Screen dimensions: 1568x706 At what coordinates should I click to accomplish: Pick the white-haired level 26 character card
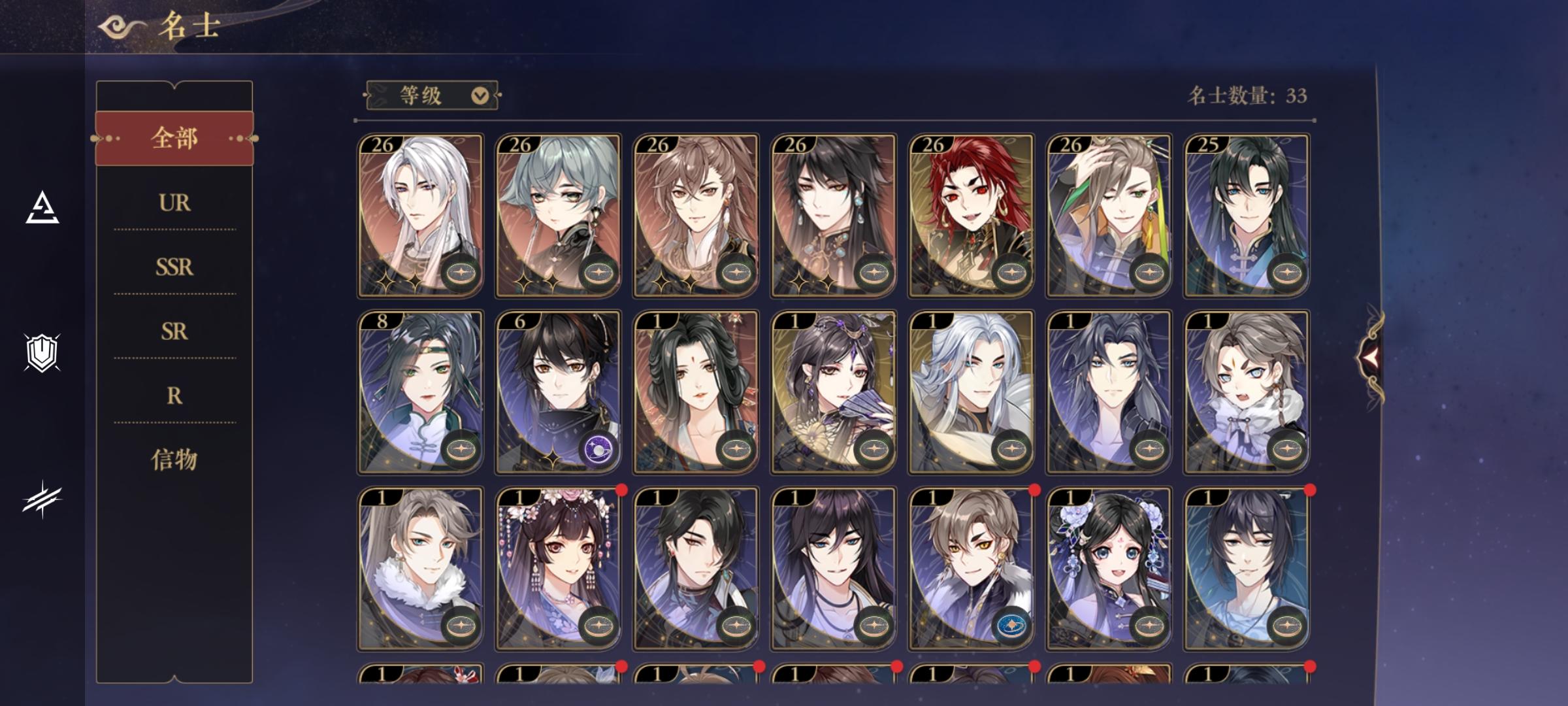click(420, 216)
